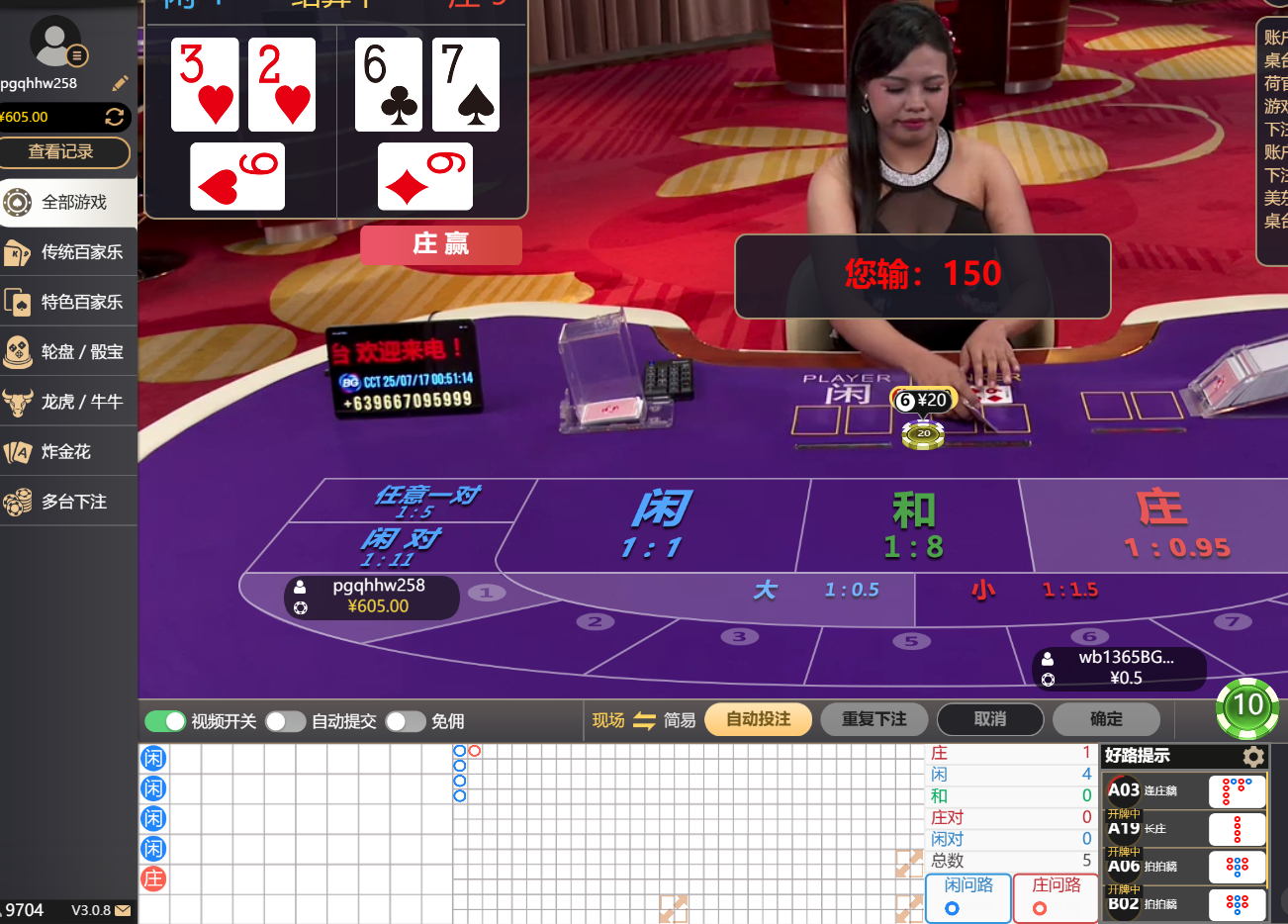Edit the username with the pencil icon
The image size is (1288, 924).
[121, 83]
